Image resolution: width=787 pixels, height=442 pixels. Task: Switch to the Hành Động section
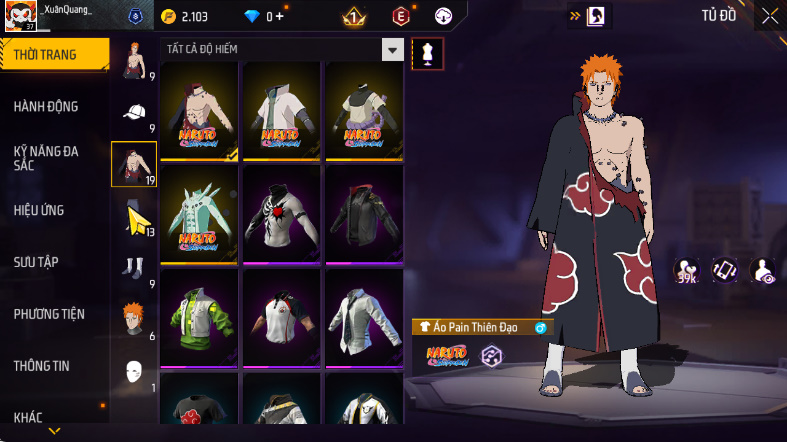(46, 107)
